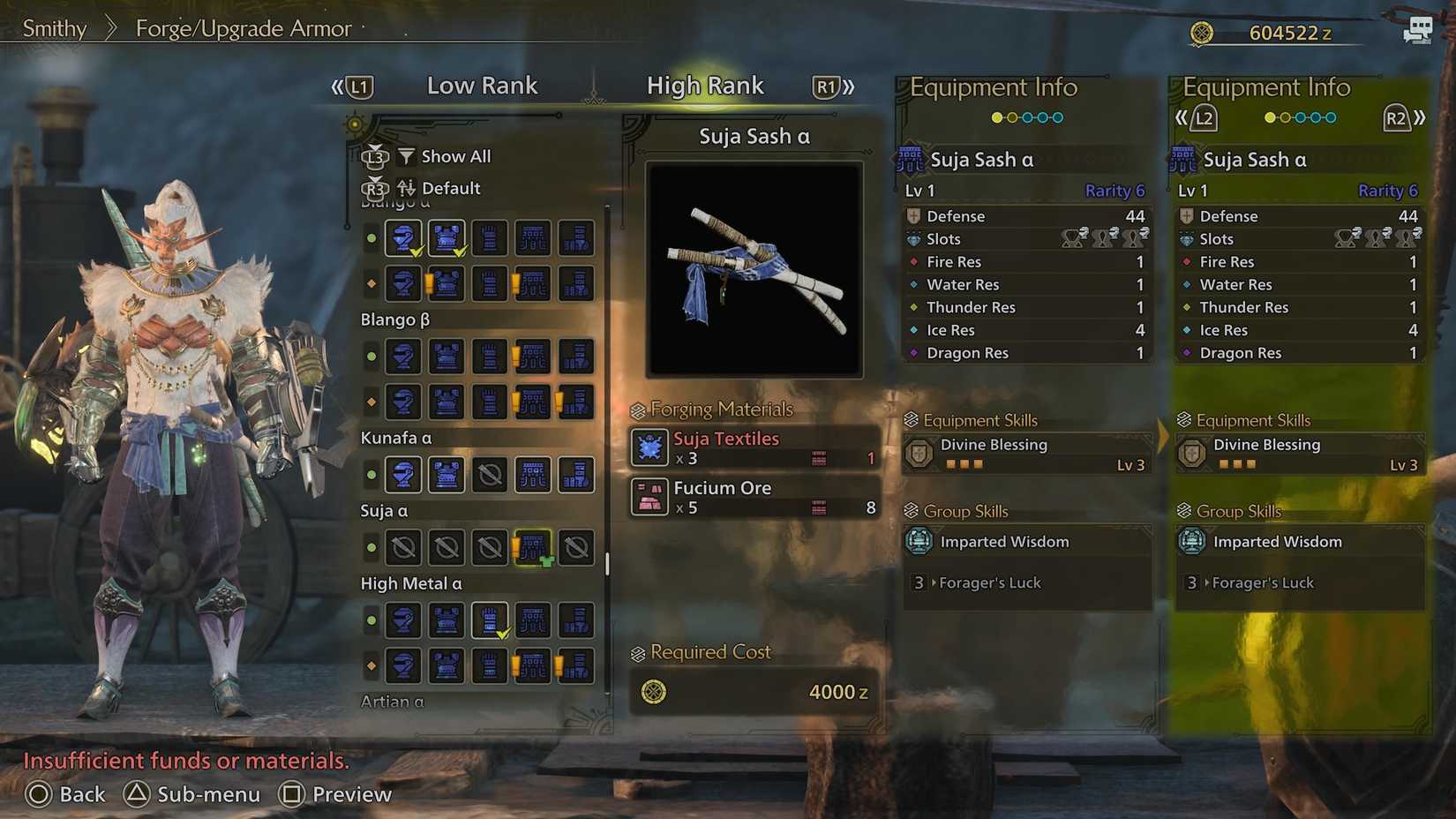Select the High Metal α gauntlets icon

click(x=490, y=620)
